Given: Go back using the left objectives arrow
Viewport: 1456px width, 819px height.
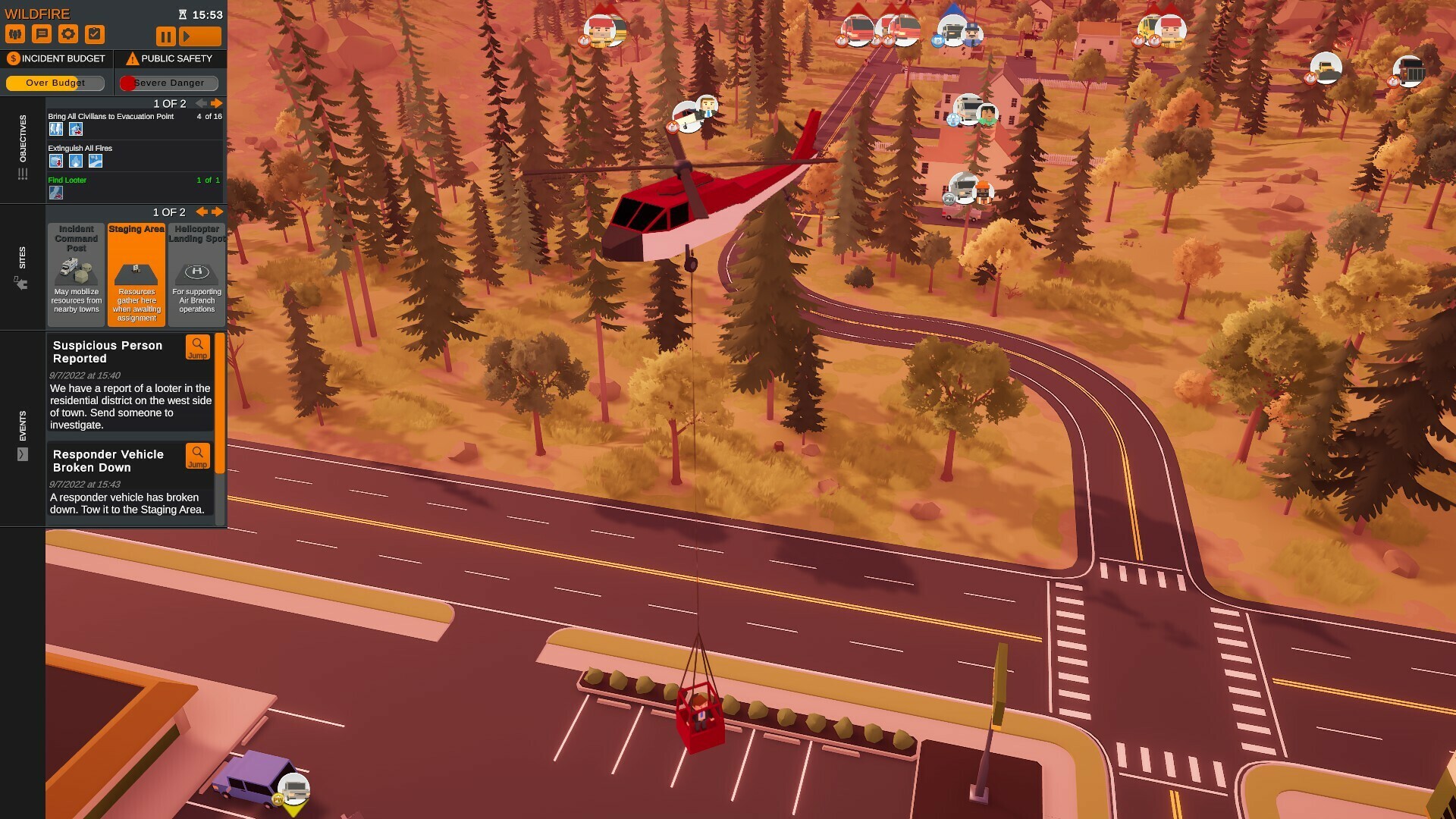Looking at the screenshot, I should 200,103.
